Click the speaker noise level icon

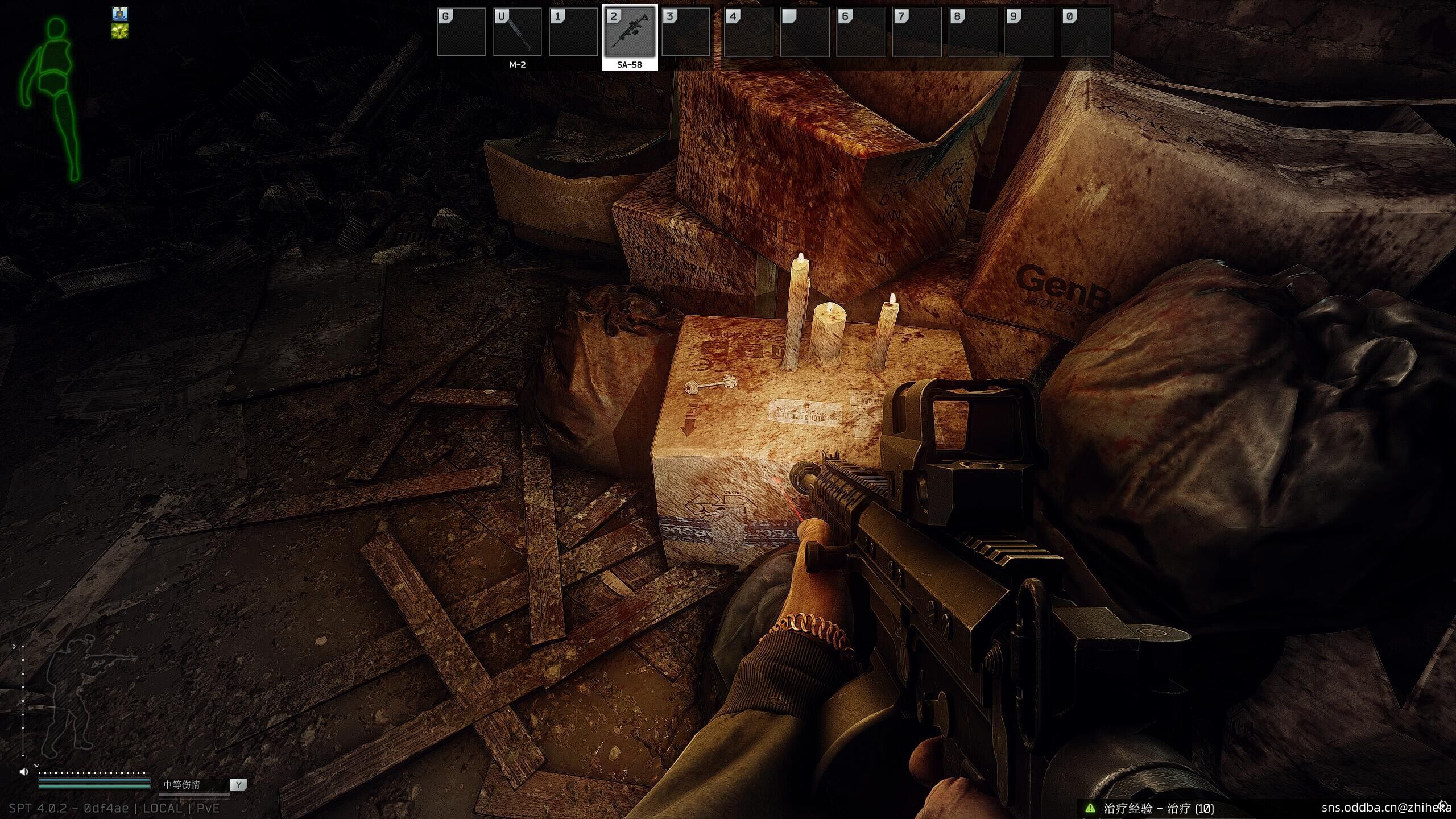click(x=24, y=772)
